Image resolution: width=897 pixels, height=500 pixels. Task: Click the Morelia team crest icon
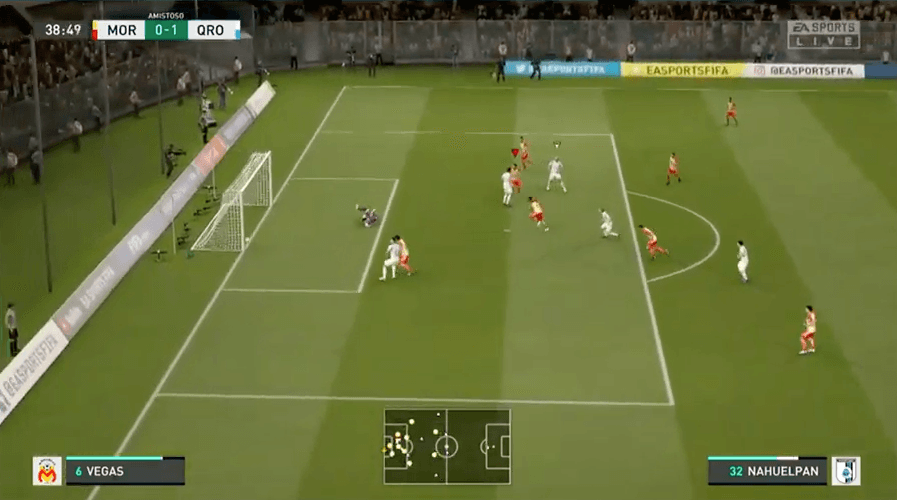47,470
